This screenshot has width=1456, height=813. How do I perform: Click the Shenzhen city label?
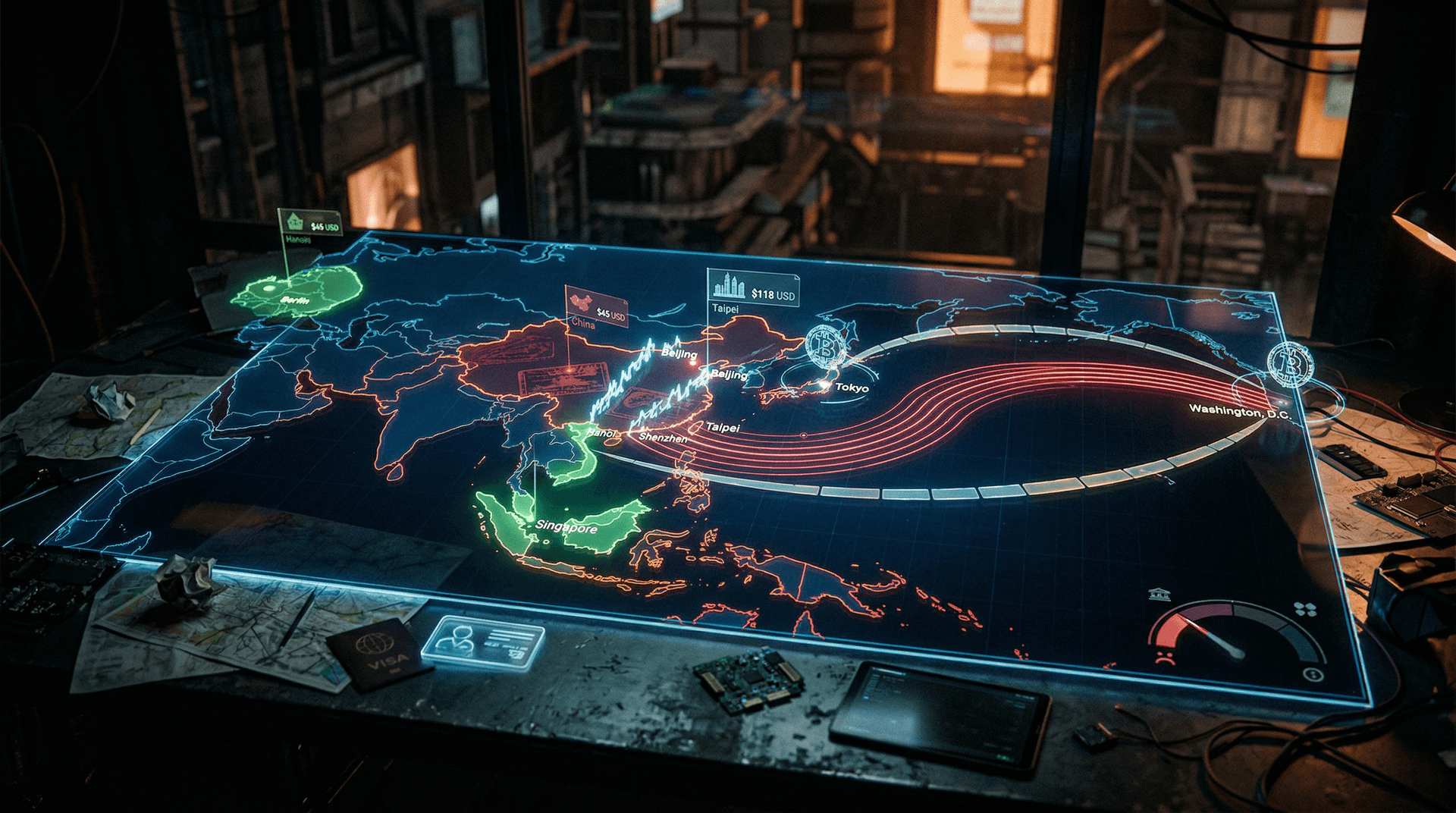tap(663, 438)
